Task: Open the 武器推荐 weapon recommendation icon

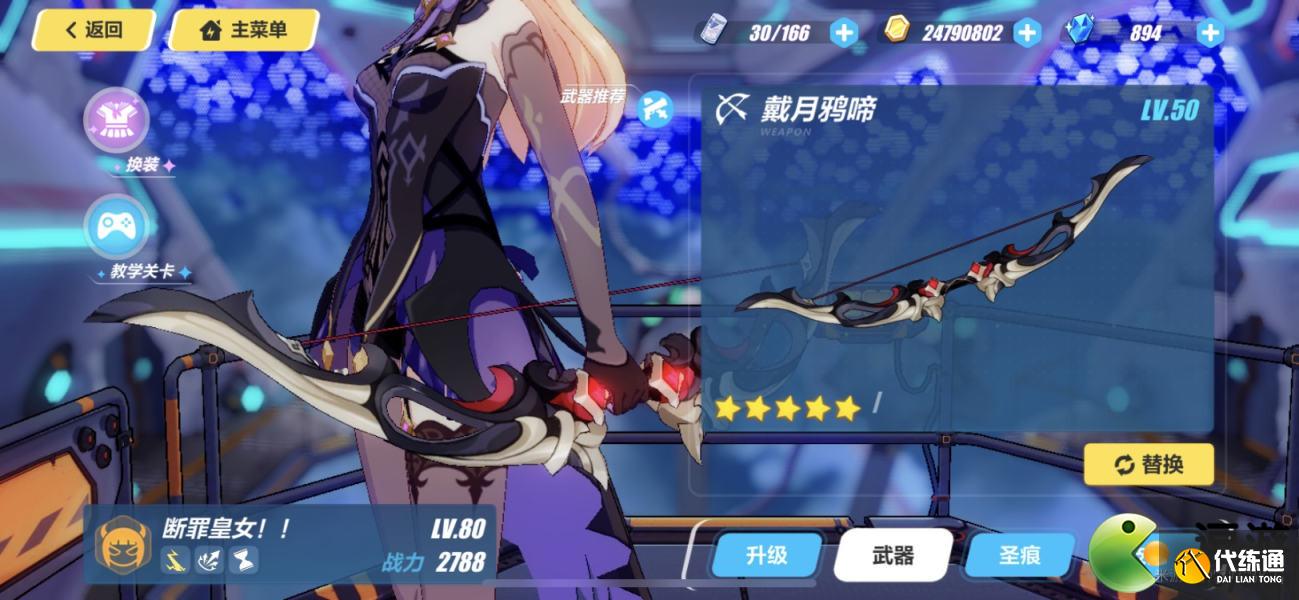Action: click(655, 105)
